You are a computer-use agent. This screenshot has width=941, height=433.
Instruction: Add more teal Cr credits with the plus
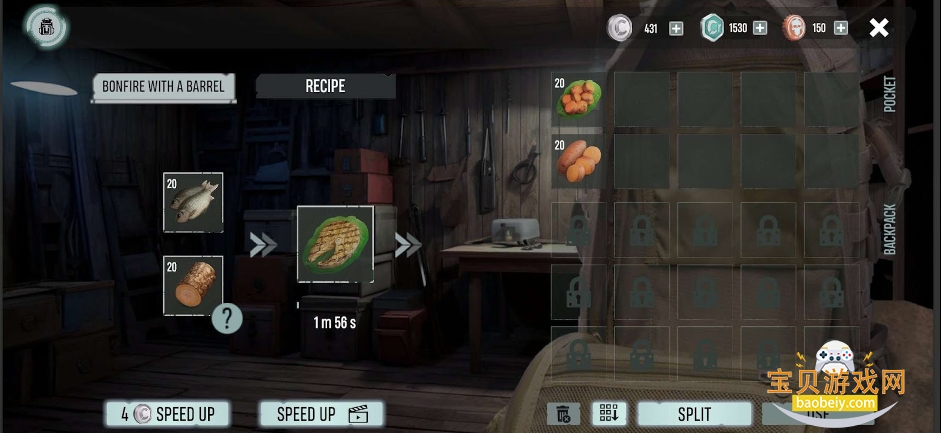760,28
